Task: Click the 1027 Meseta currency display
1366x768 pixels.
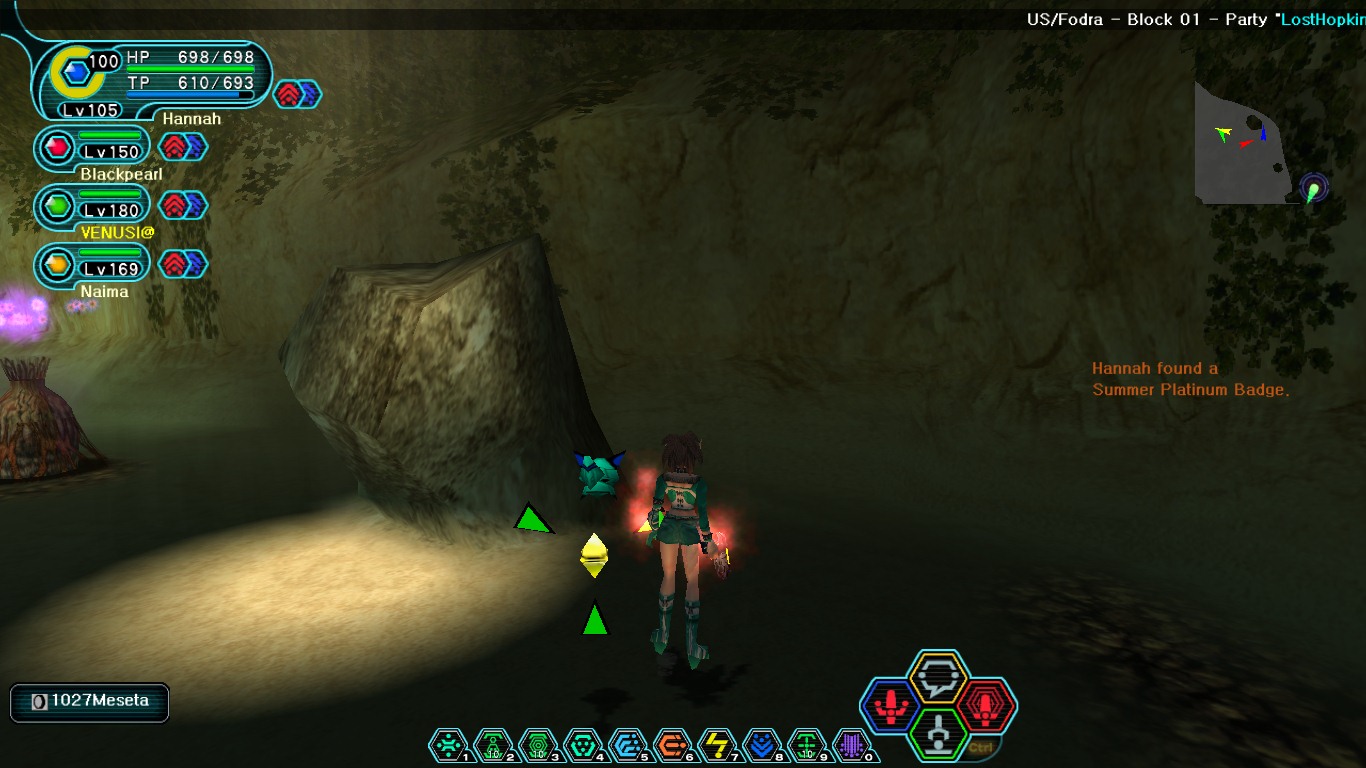Action: pos(90,702)
